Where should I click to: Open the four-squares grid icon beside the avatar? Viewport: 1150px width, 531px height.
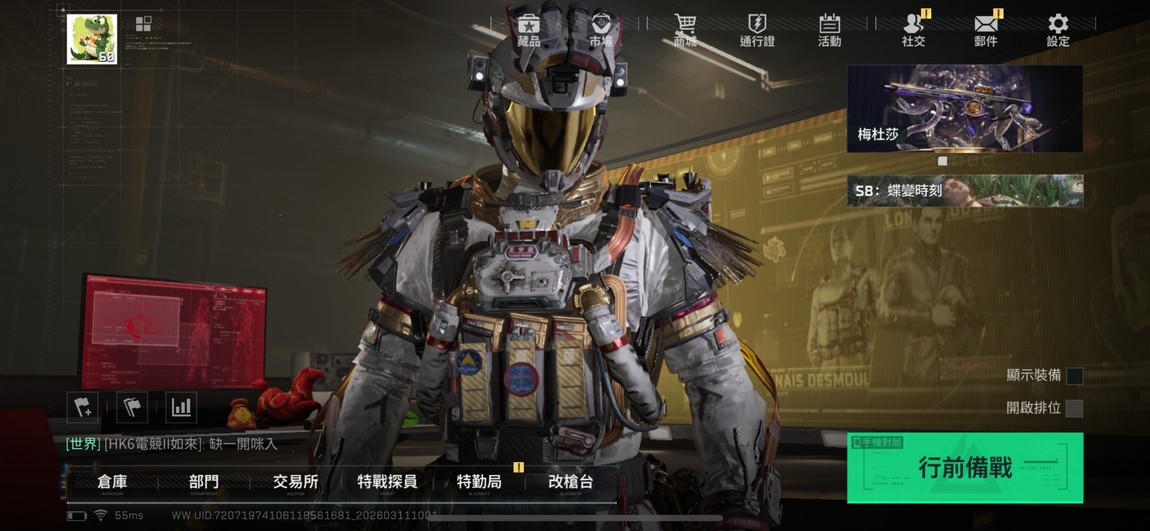(143, 25)
